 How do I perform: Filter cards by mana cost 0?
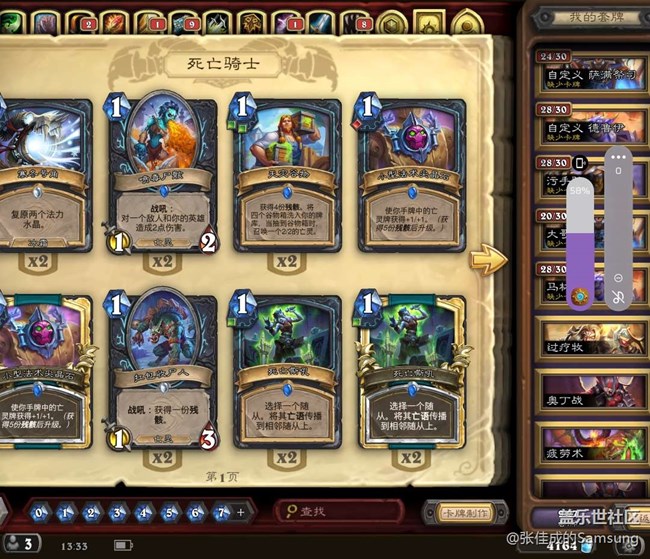40,512
